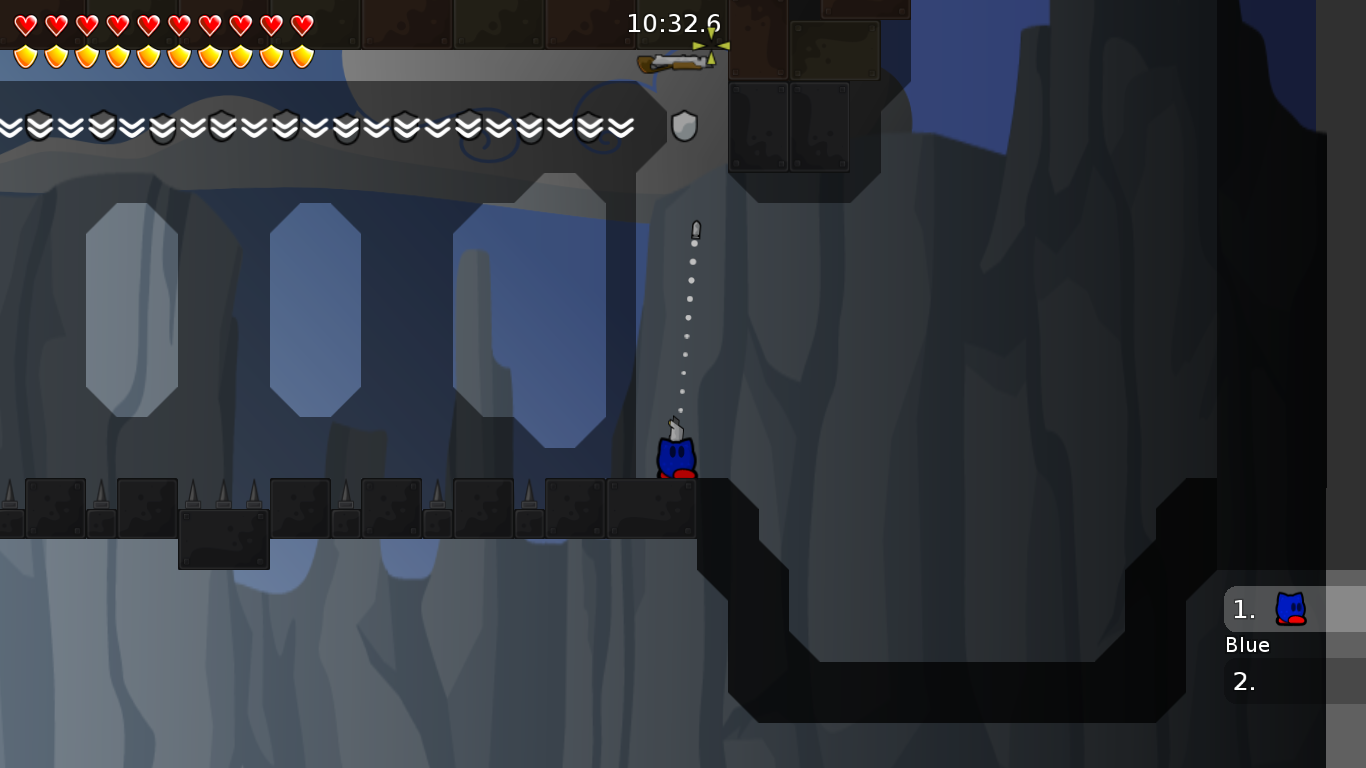This screenshot has height=768, width=1366.
Task: Select the first-place scoreboard entry
Action: [1243, 609]
